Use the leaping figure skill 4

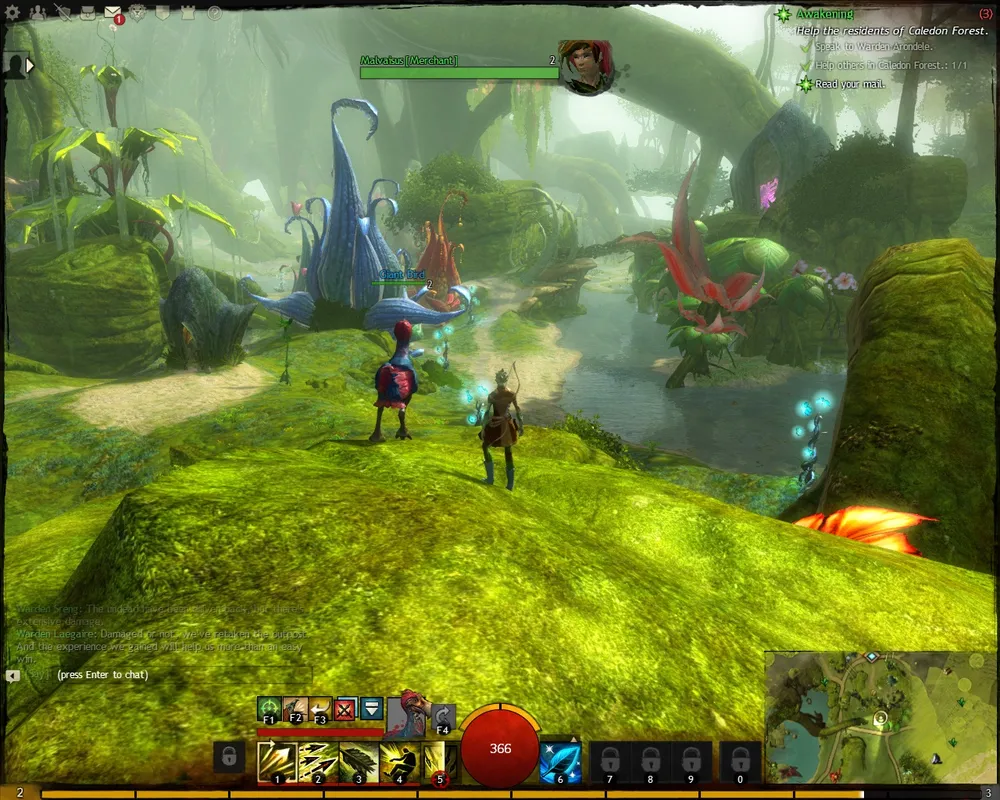pos(398,761)
